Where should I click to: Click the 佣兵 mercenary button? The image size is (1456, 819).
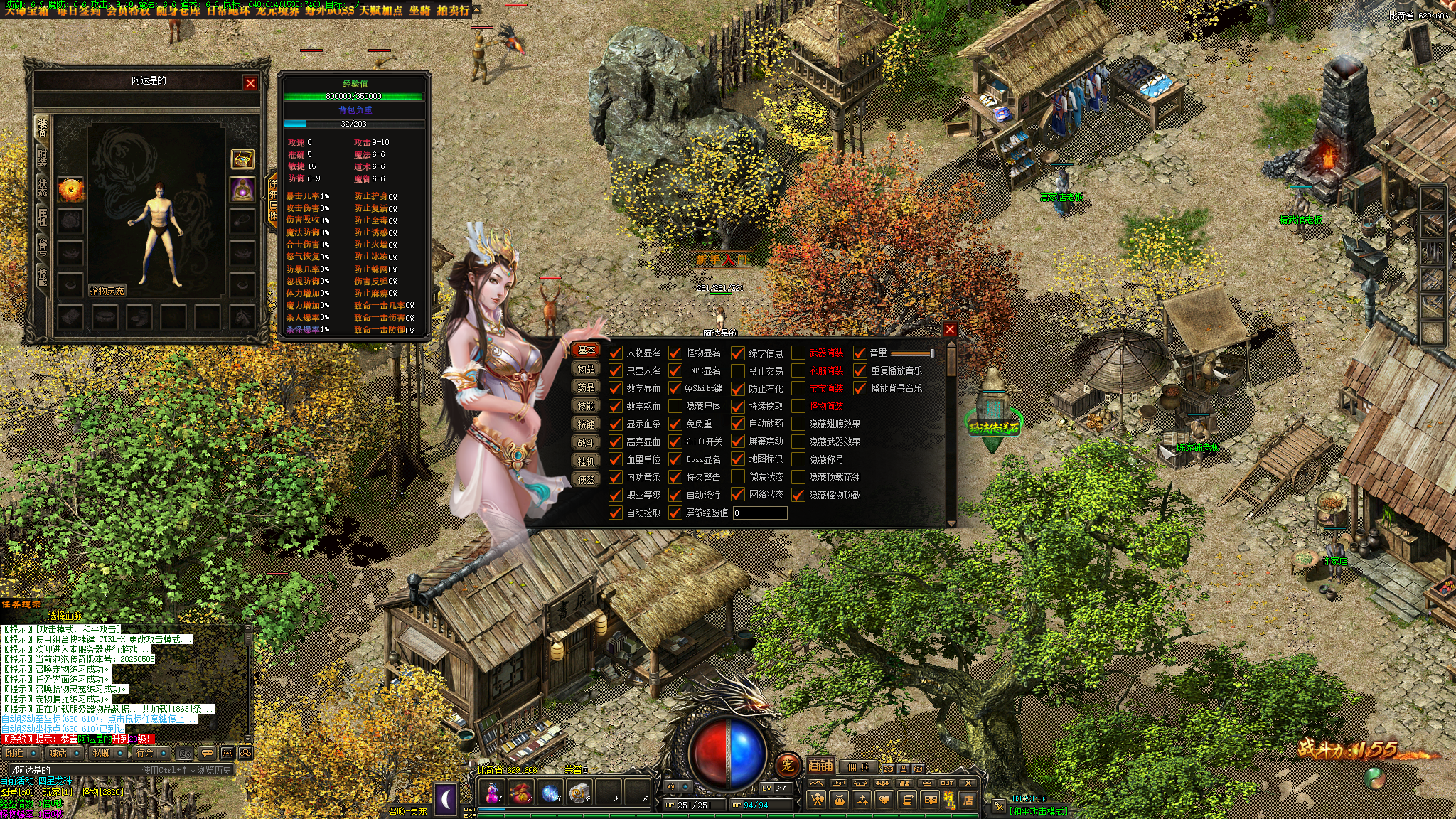click(857, 767)
